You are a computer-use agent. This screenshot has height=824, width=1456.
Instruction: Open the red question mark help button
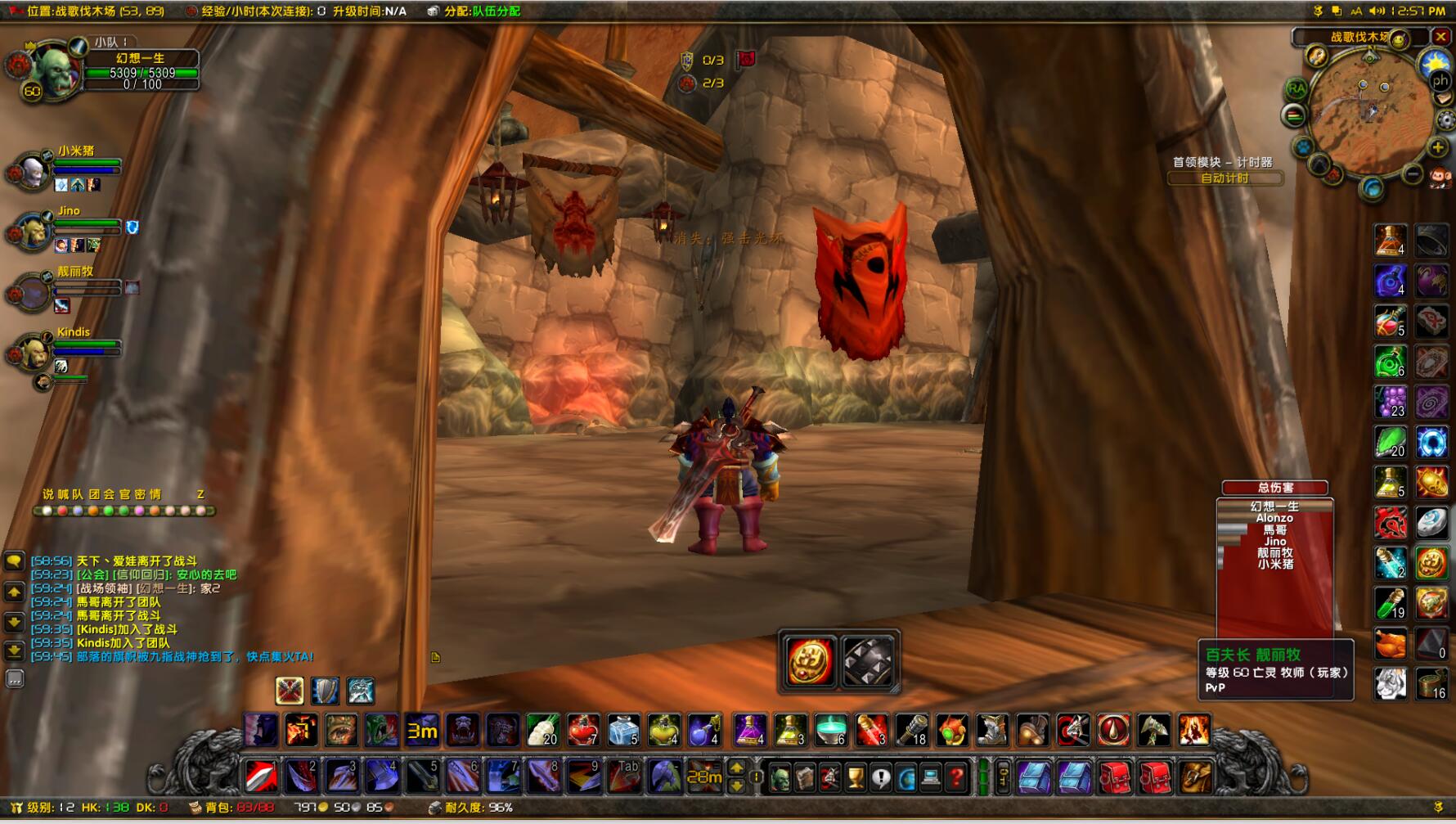955,777
